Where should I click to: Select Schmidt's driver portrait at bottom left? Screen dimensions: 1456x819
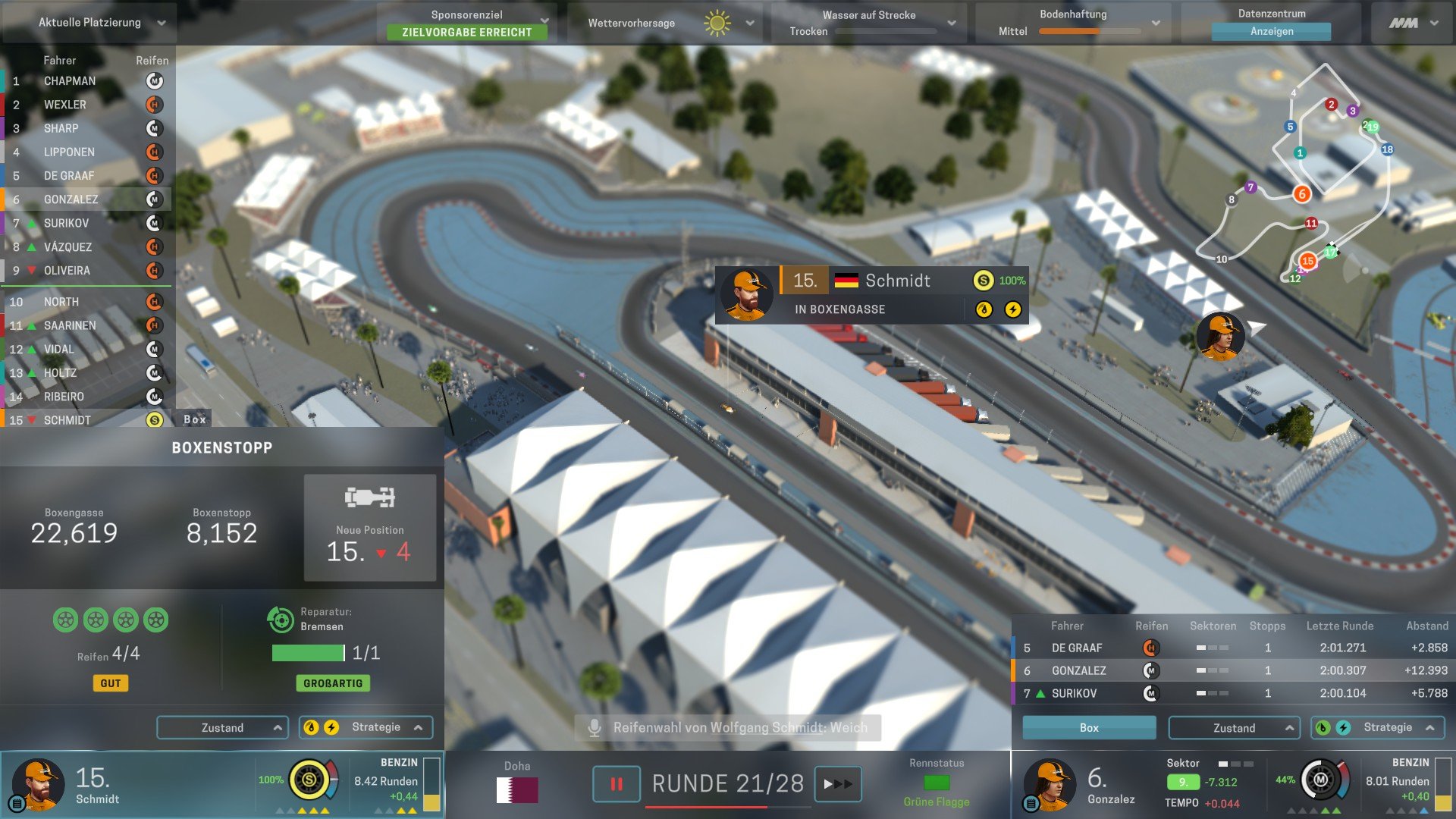(36, 784)
